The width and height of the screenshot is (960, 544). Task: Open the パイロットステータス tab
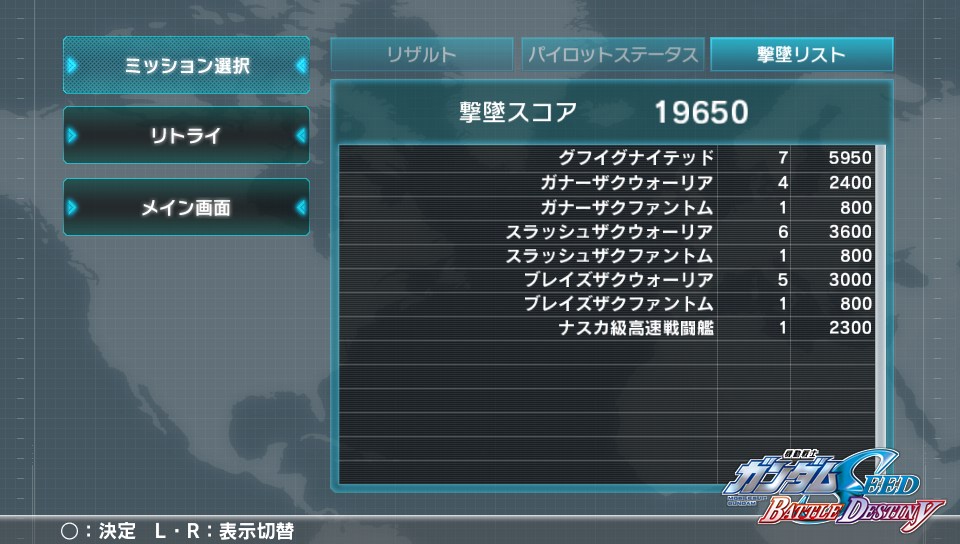[x=612, y=55]
